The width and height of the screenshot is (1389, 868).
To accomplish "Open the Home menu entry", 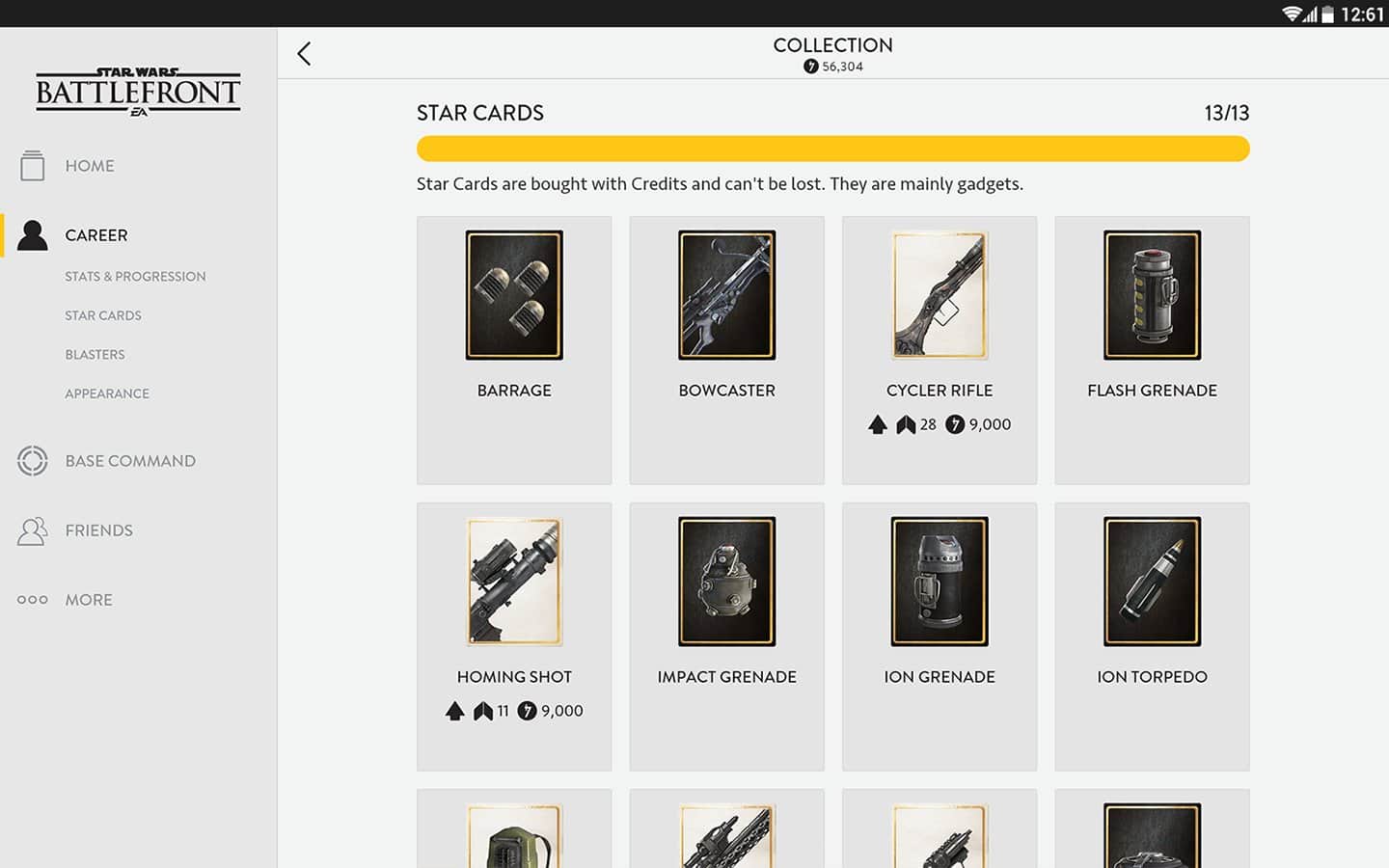I will (x=90, y=166).
